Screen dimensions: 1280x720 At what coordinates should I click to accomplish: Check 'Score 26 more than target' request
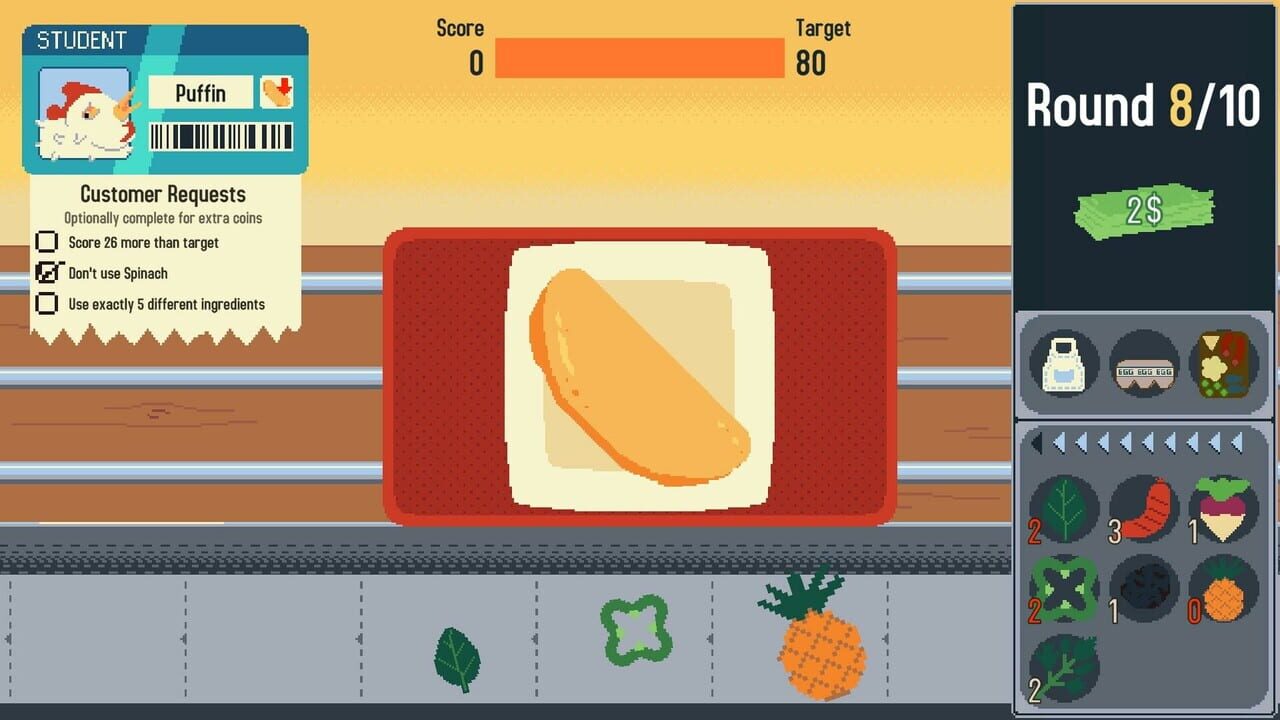(47, 242)
